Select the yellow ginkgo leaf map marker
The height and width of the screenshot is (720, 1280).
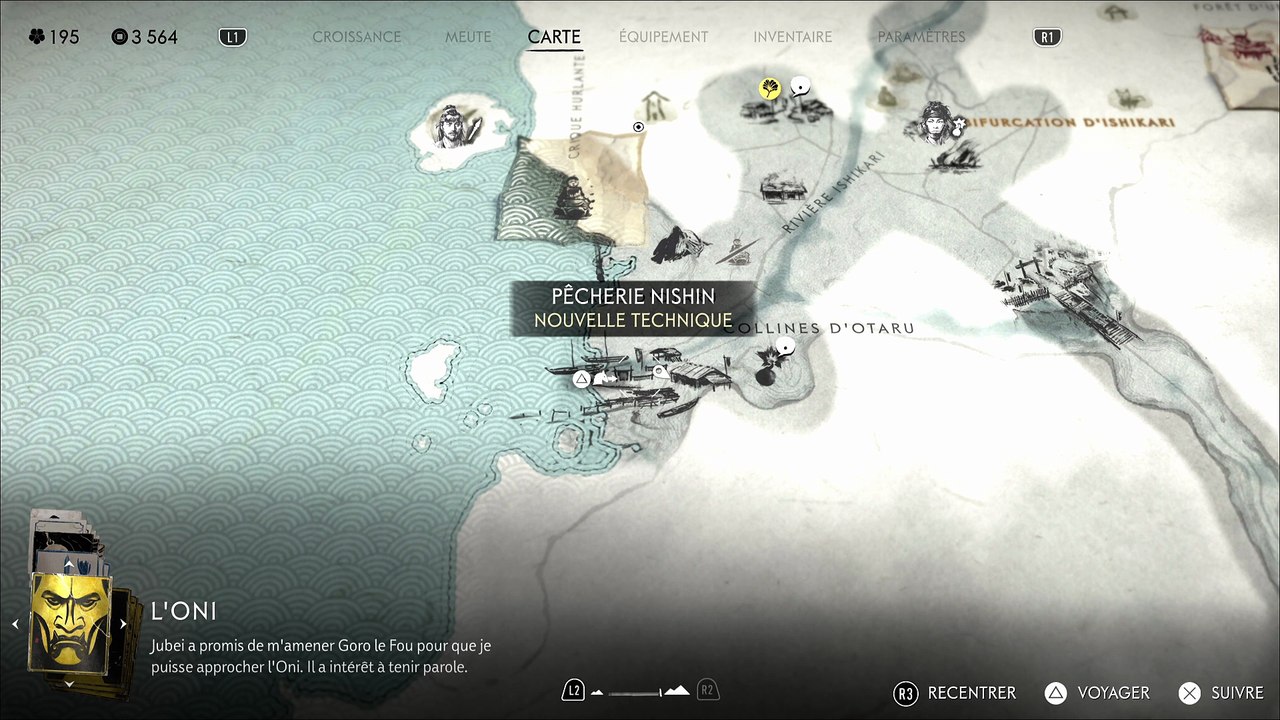pos(769,89)
